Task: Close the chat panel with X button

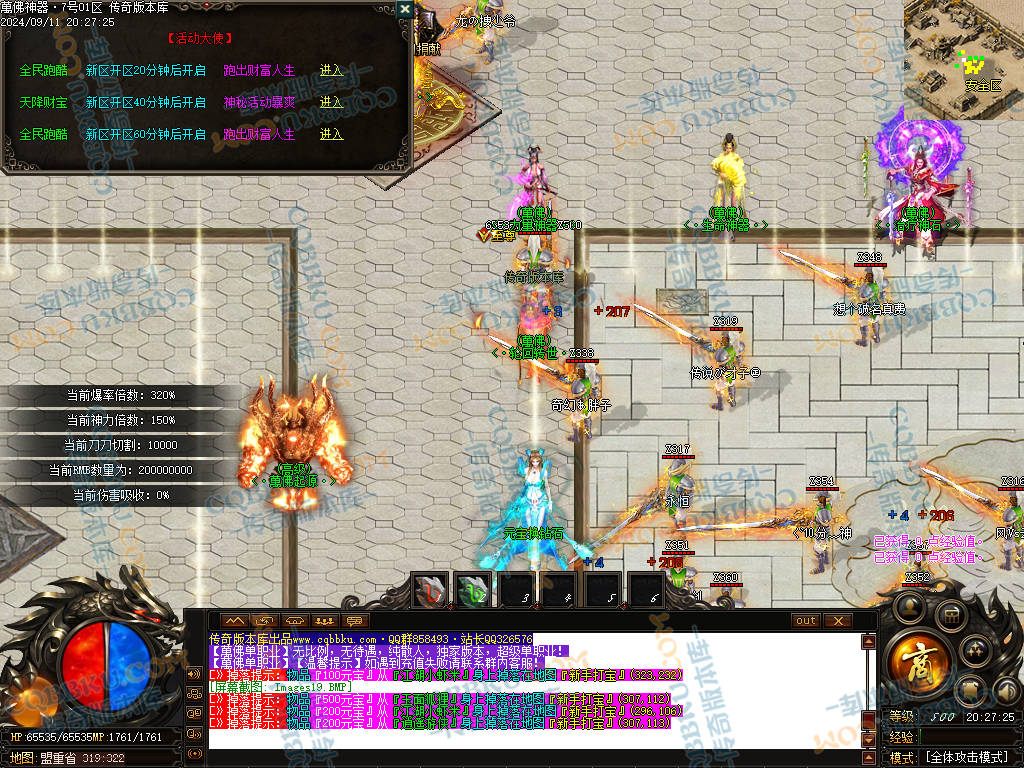Action: click(837, 621)
